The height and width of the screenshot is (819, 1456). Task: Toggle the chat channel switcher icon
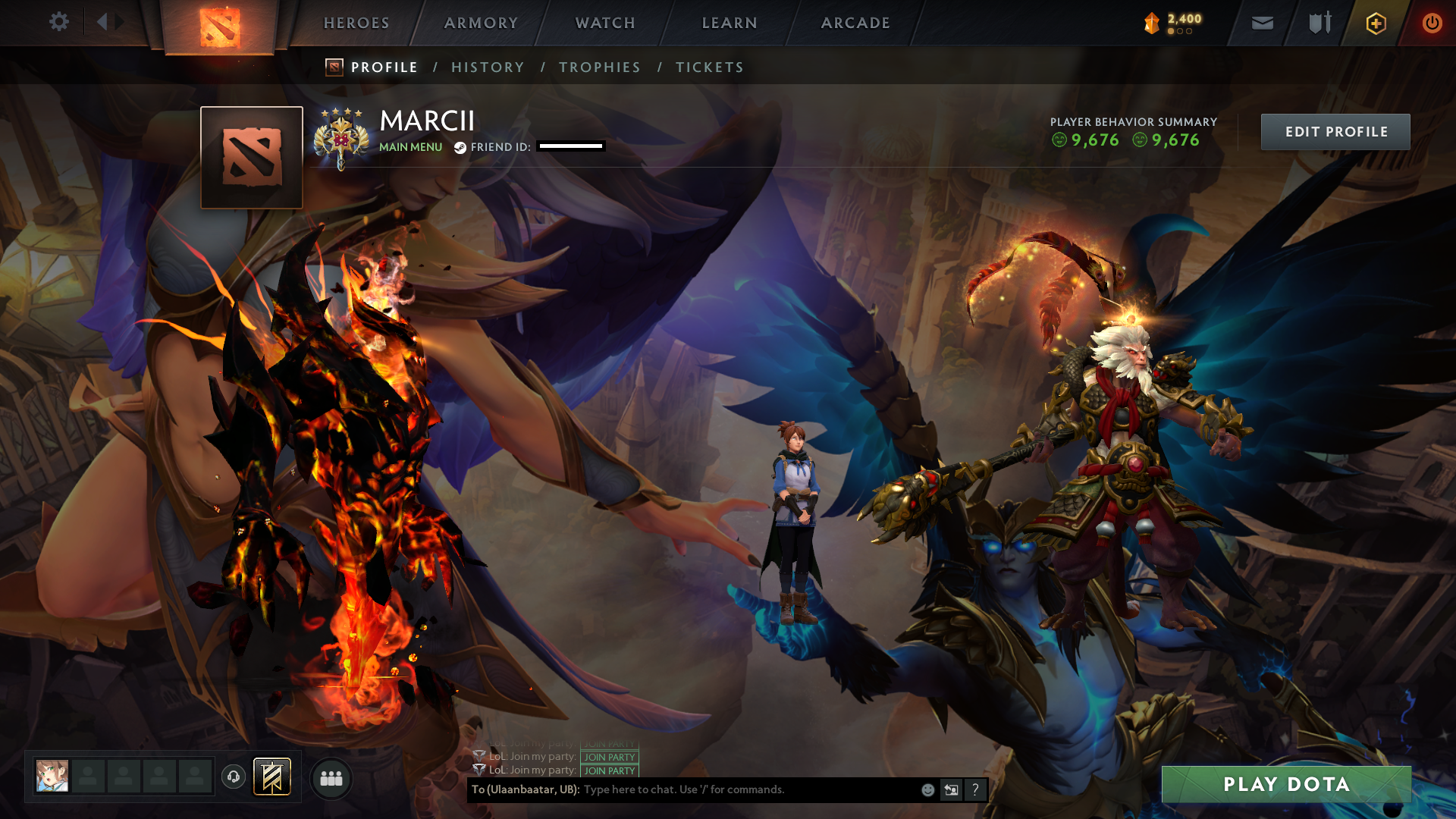tap(951, 789)
